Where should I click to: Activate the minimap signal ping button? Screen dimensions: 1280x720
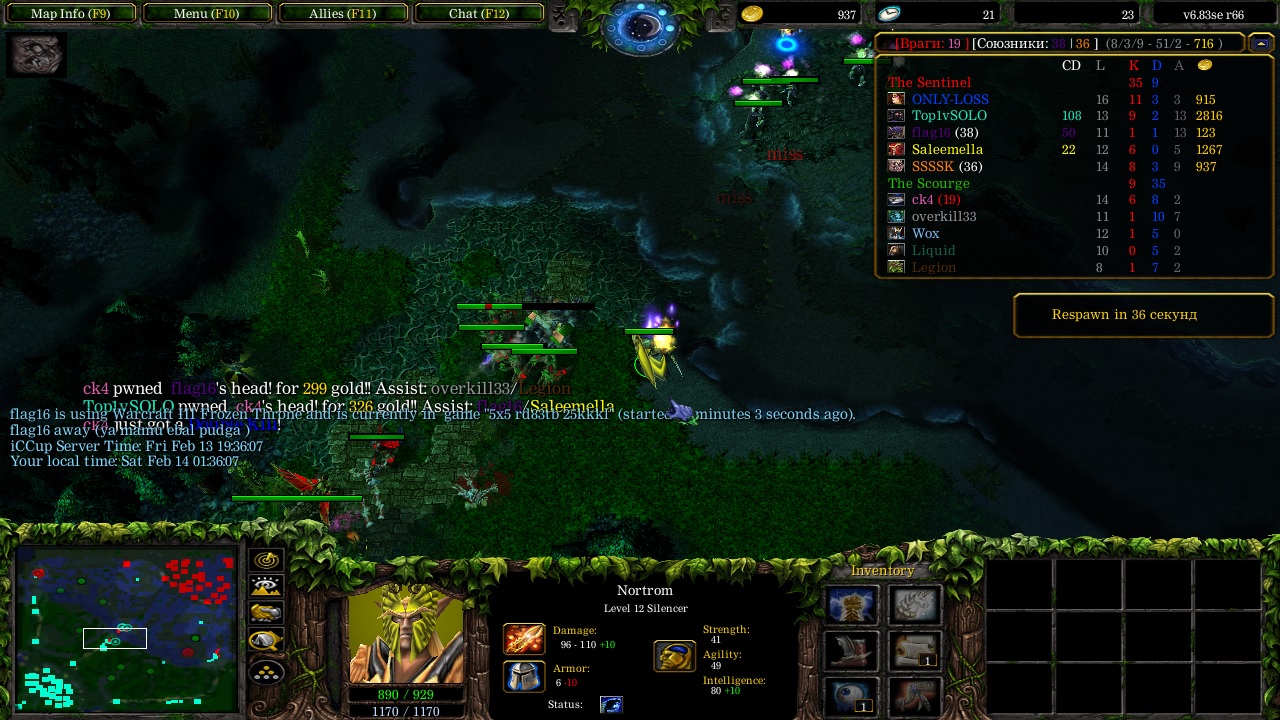pos(267,561)
